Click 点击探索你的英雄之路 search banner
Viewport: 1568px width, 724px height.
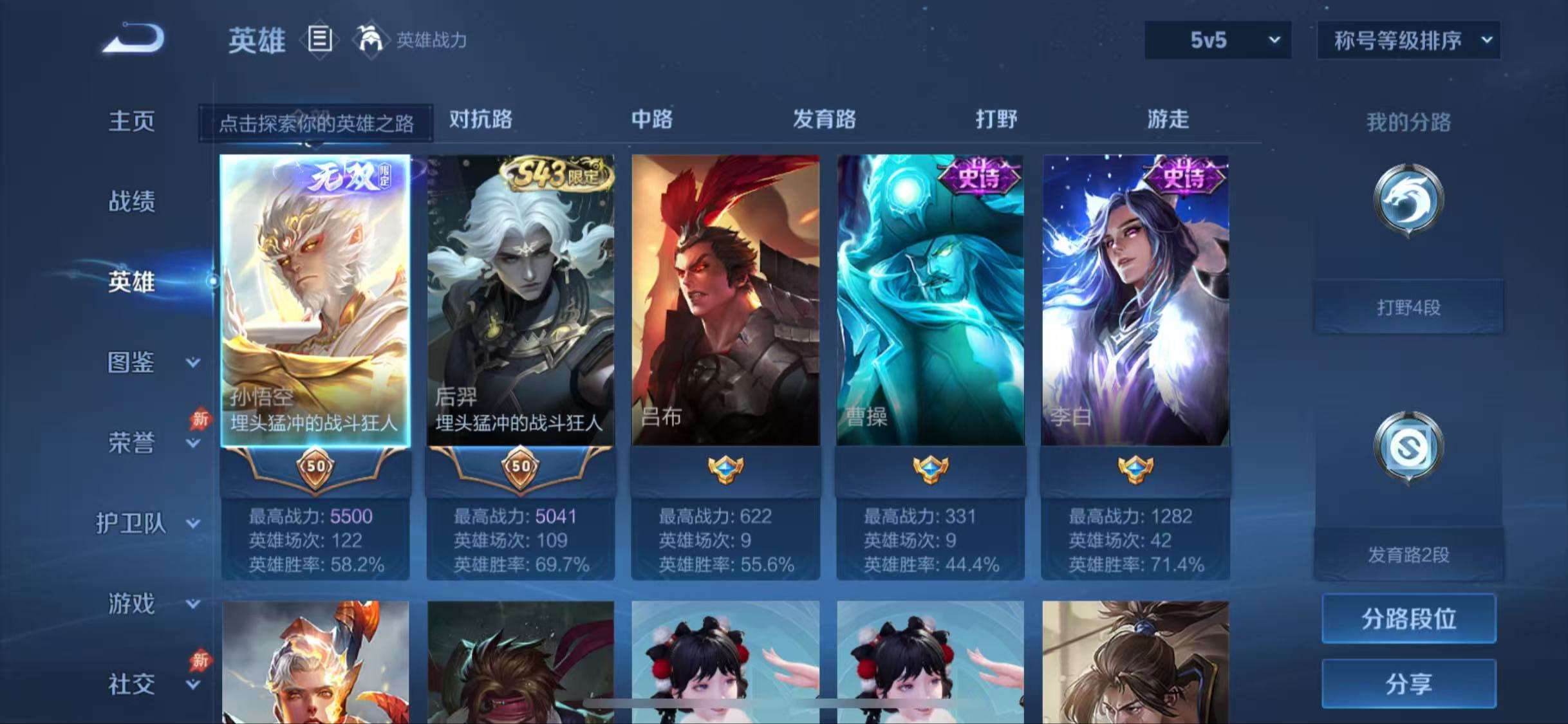click(x=317, y=120)
